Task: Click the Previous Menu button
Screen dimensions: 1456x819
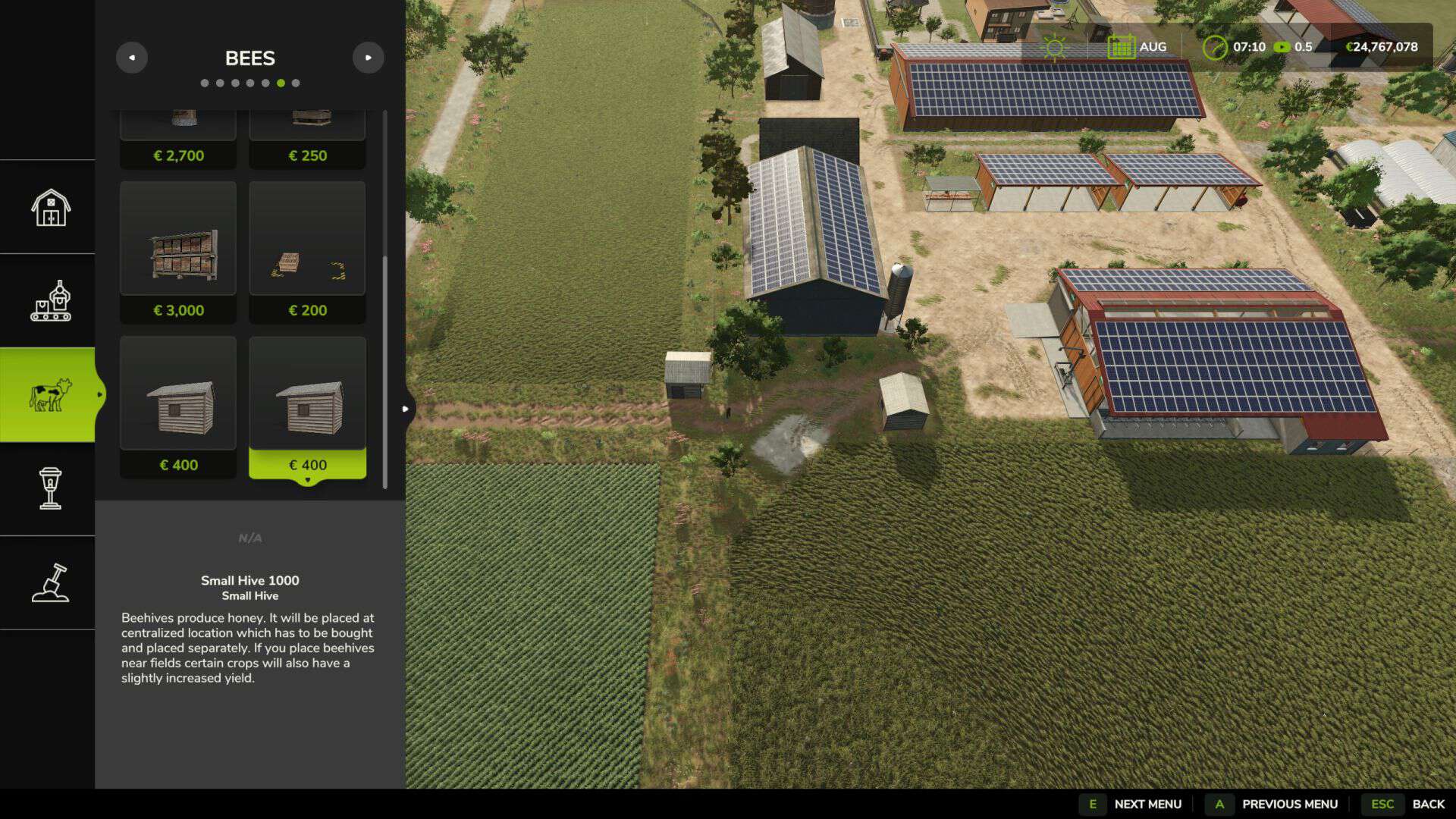Action: pyautogui.click(x=1276, y=804)
